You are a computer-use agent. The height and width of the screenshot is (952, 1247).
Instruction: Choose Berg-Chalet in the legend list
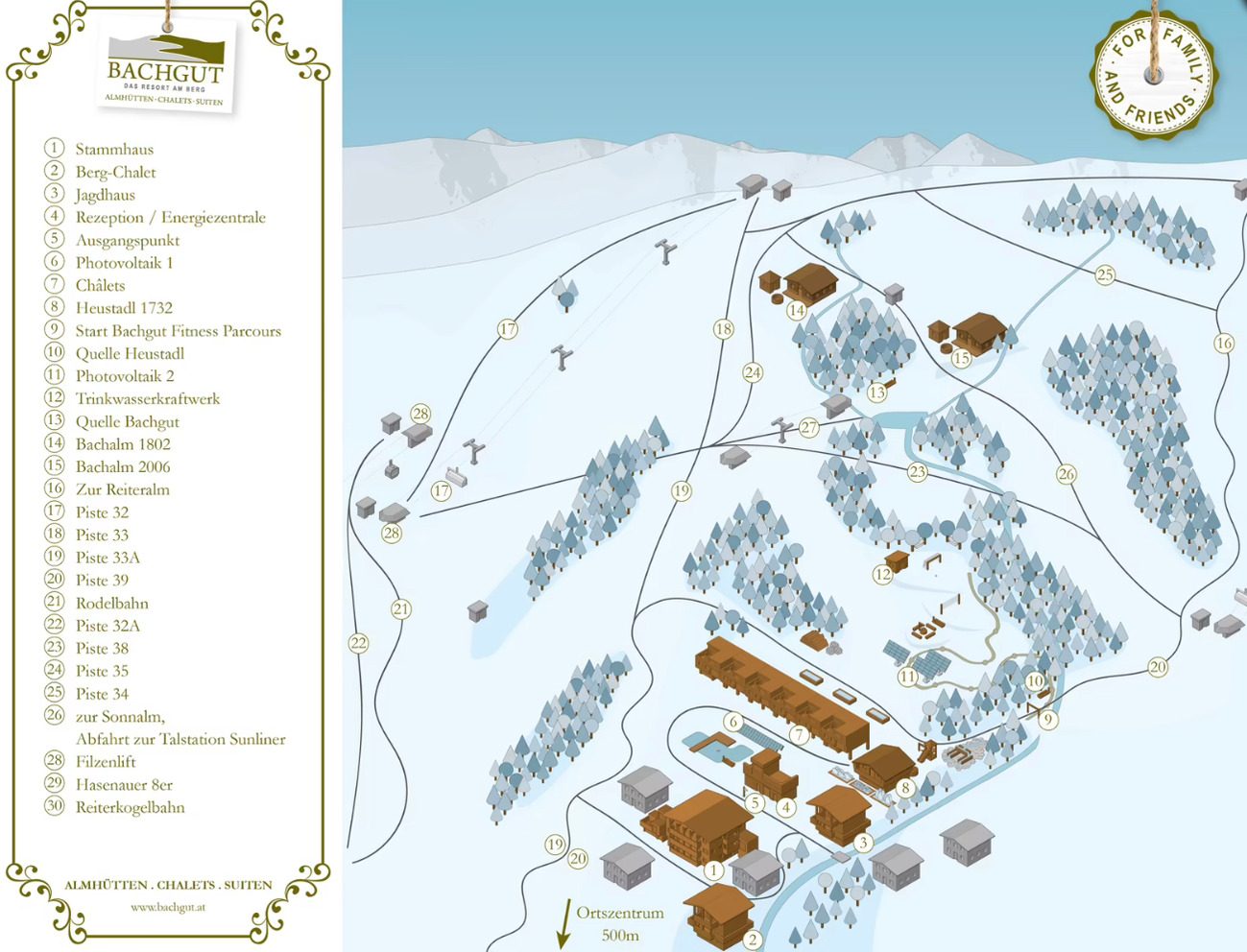115,172
